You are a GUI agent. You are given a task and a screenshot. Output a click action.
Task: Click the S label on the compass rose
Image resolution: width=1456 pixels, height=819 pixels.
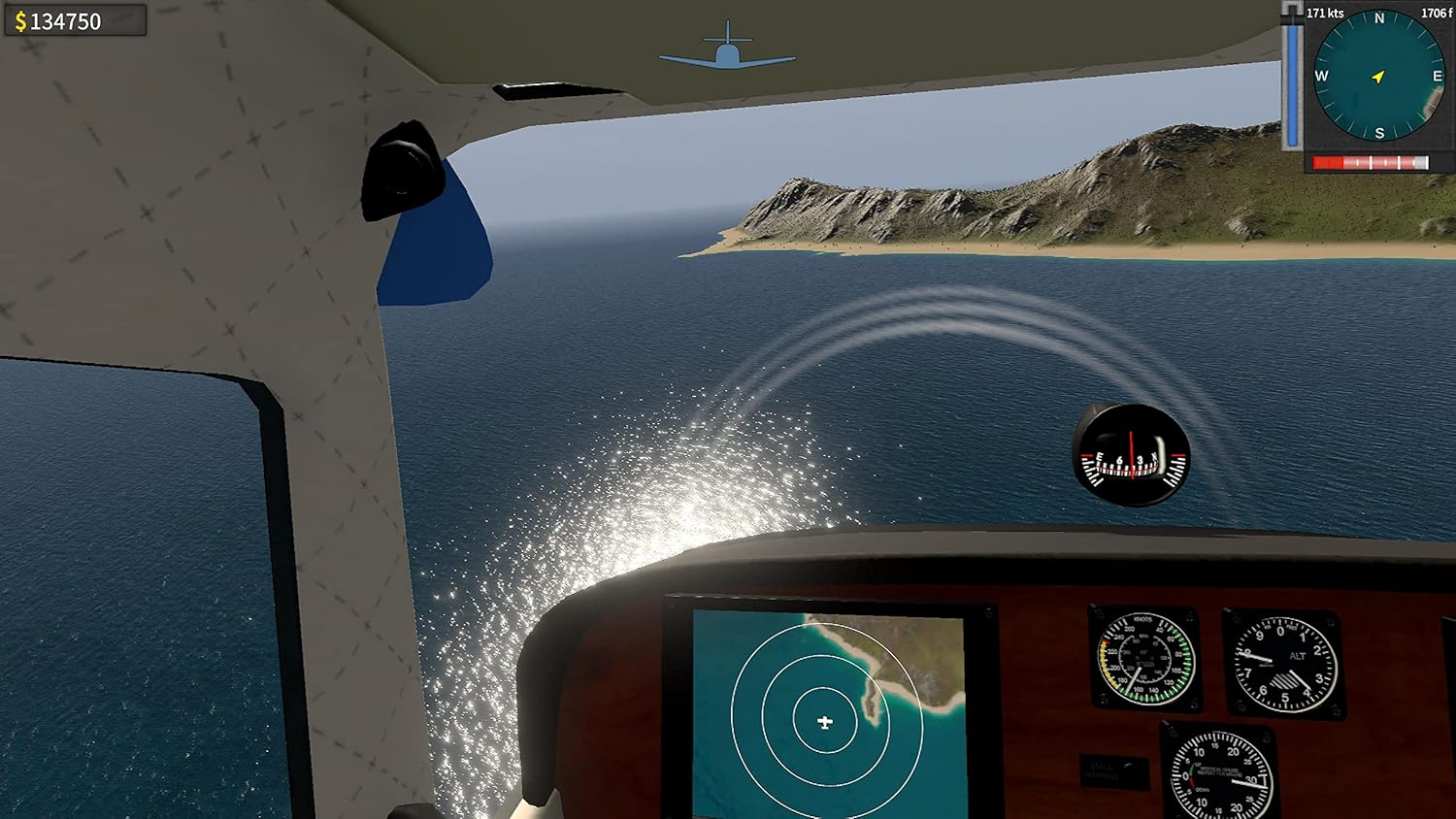pos(1378,130)
